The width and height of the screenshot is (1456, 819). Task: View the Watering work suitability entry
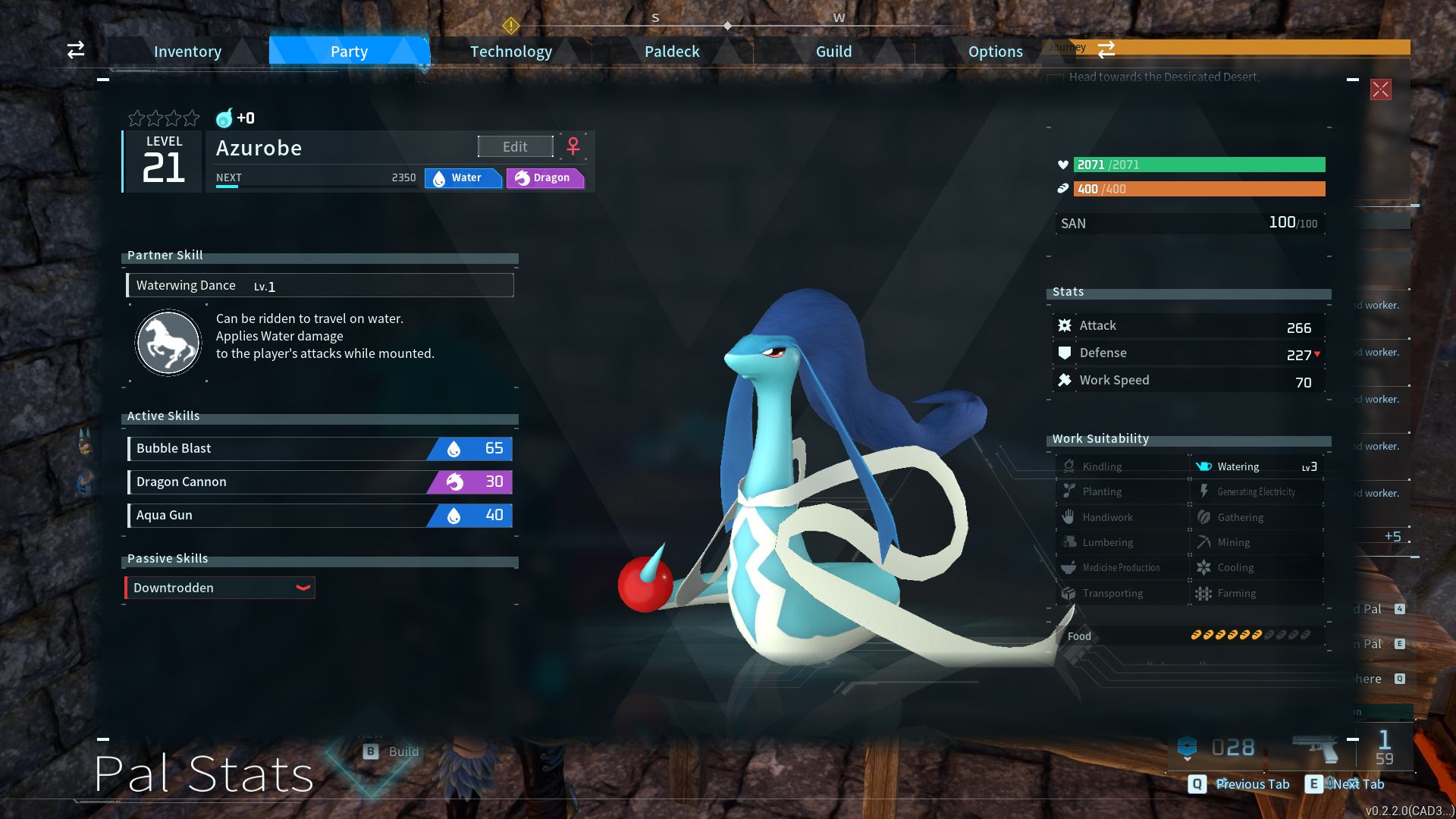1257,466
